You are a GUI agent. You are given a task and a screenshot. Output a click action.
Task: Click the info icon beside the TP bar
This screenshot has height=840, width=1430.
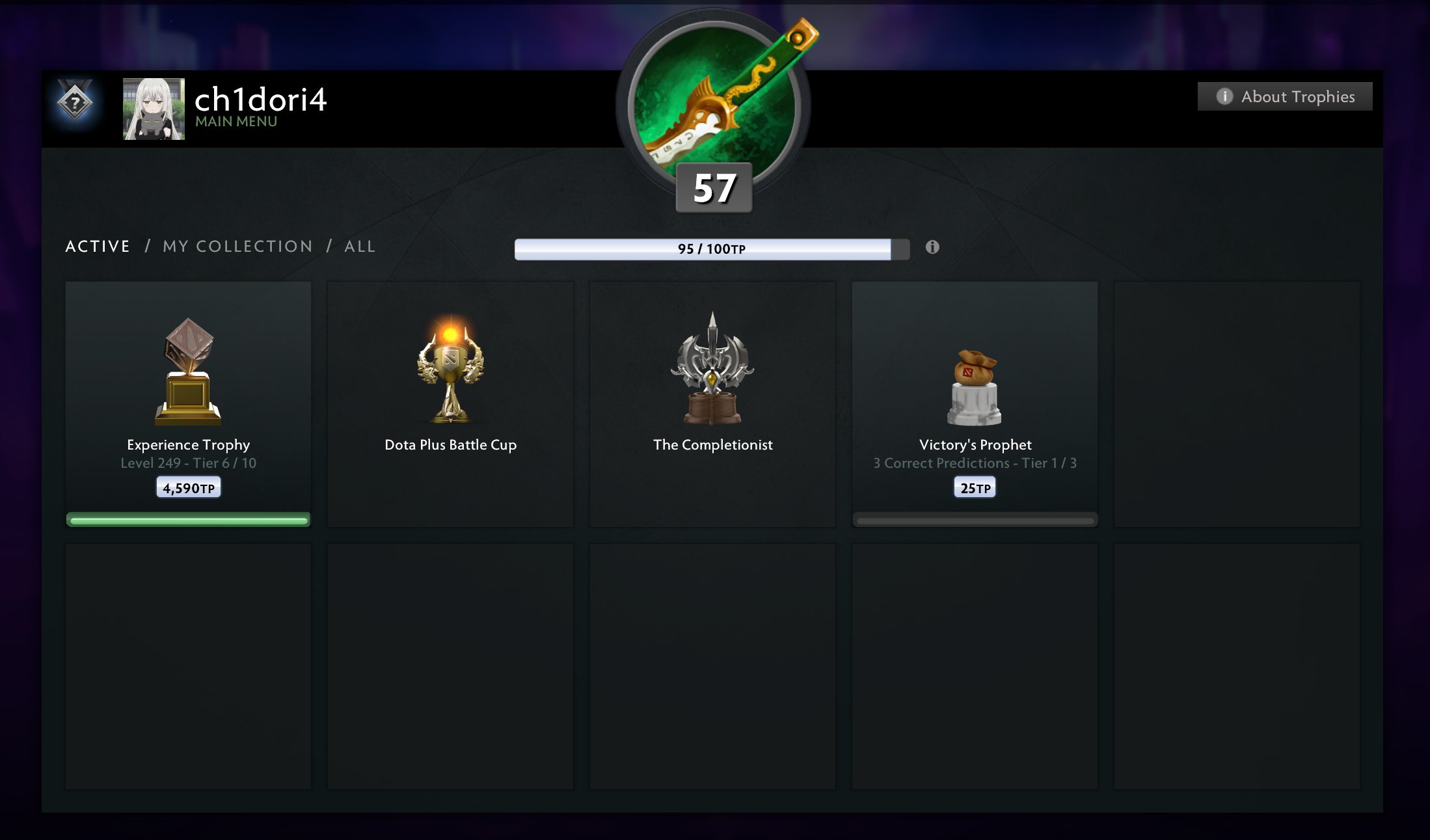pyautogui.click(x=932, y=247)
